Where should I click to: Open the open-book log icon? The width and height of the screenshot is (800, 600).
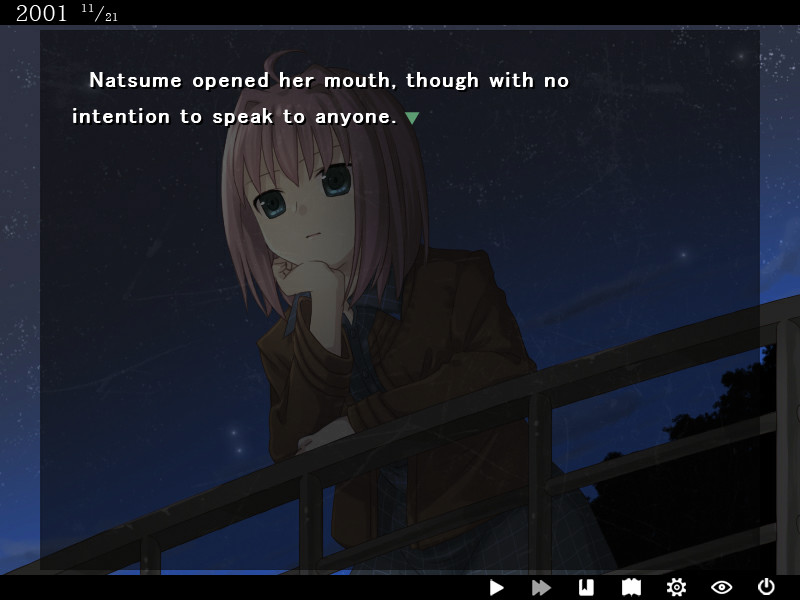tap(631, 588)
